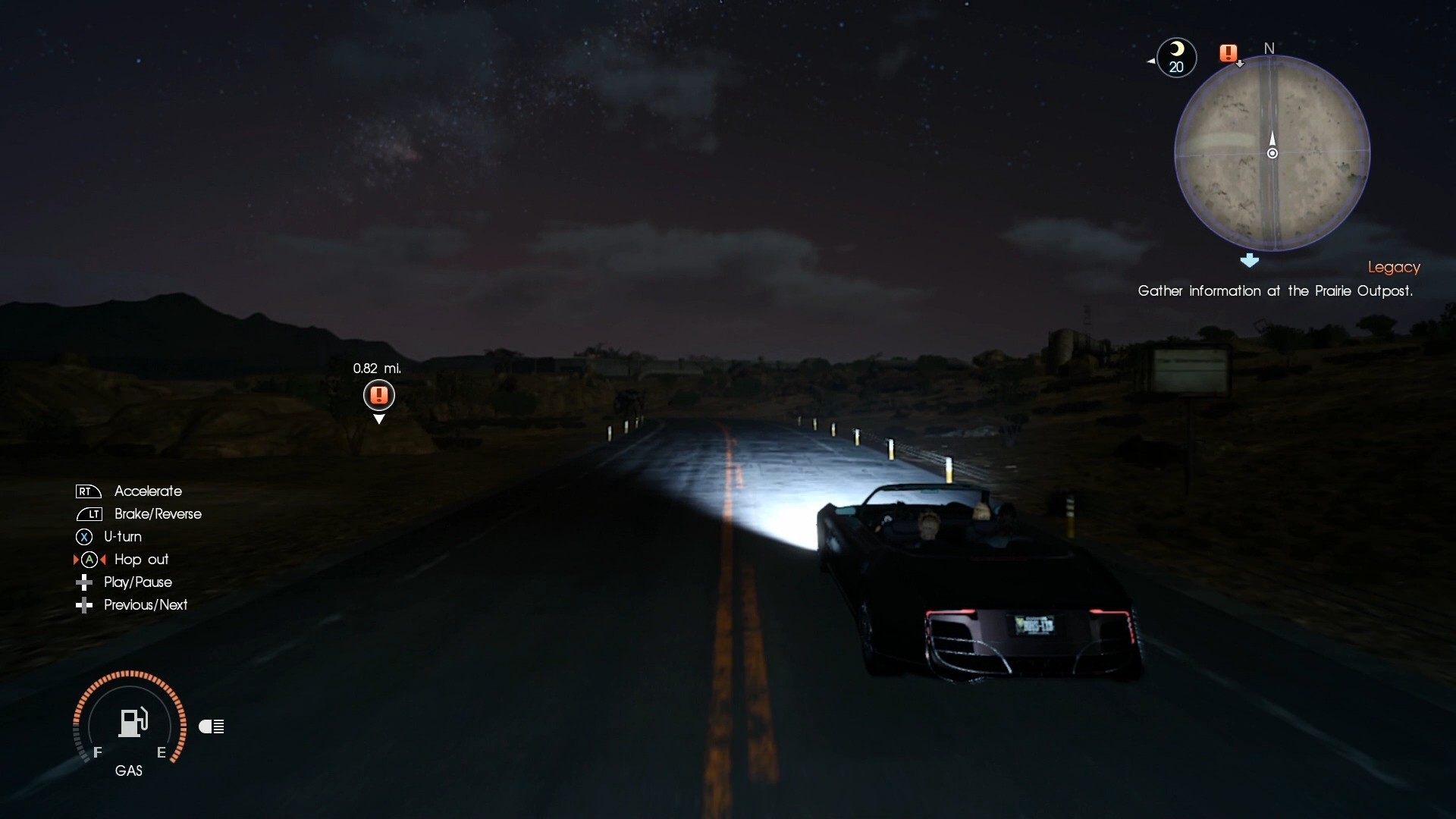
Task: Toggle track skip via the Previous/Next d-pad prompt
Action: point(84,604)
